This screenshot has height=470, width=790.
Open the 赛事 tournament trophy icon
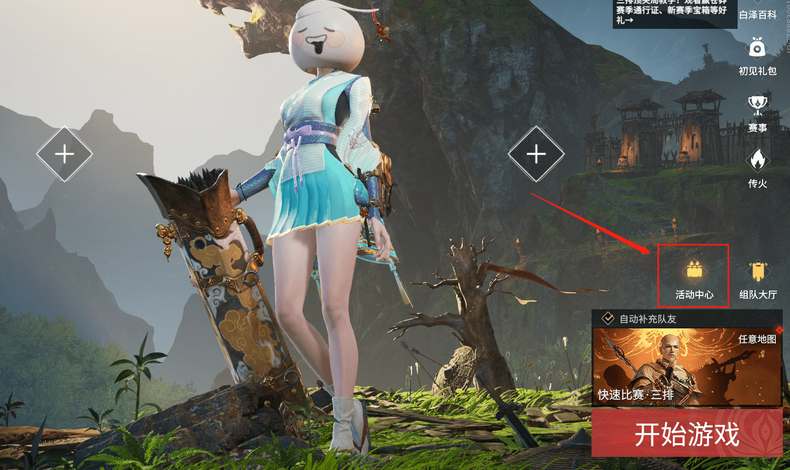(x=757, y=112)
